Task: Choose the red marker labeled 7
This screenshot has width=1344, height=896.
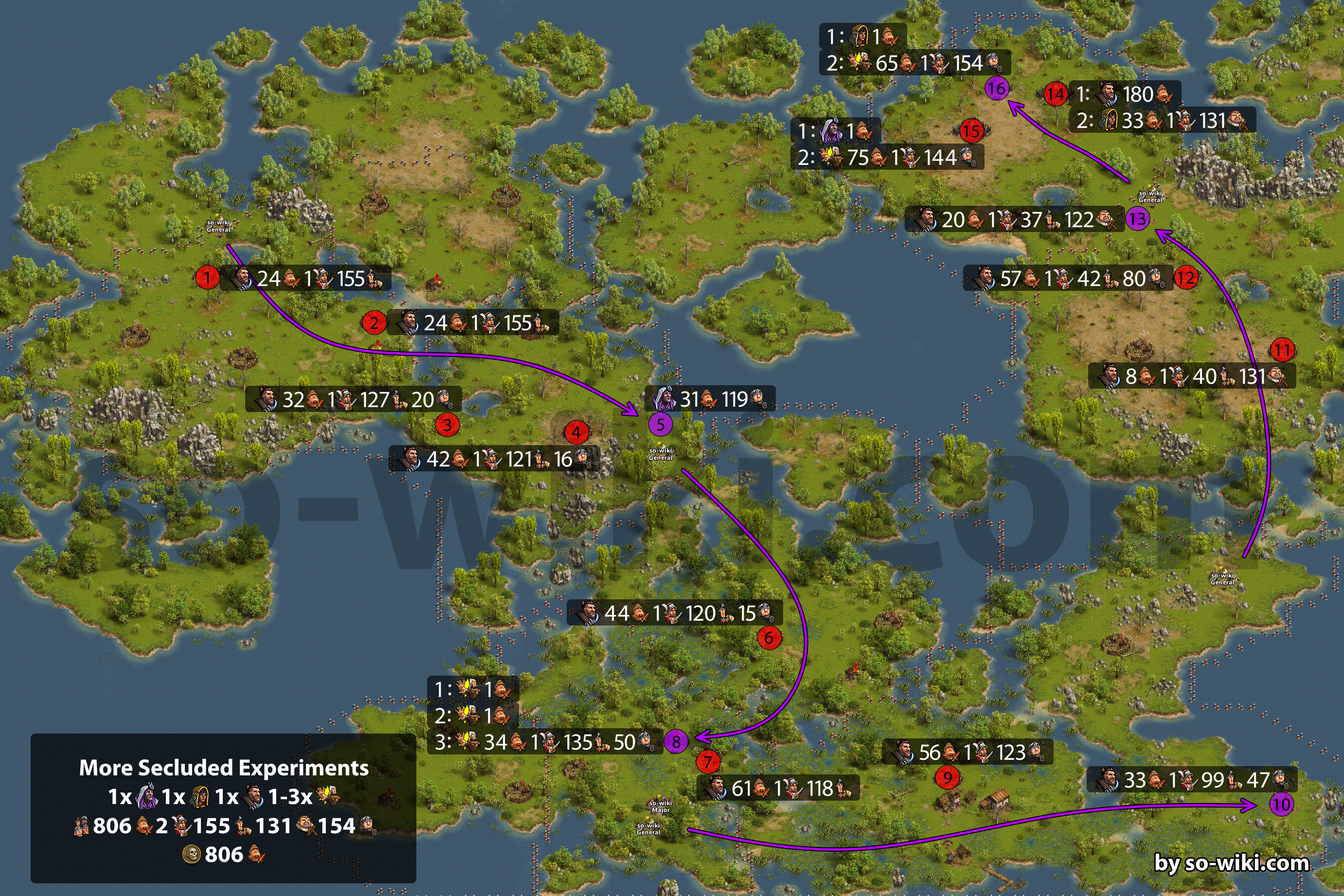Action: click(x=708, y=761)
